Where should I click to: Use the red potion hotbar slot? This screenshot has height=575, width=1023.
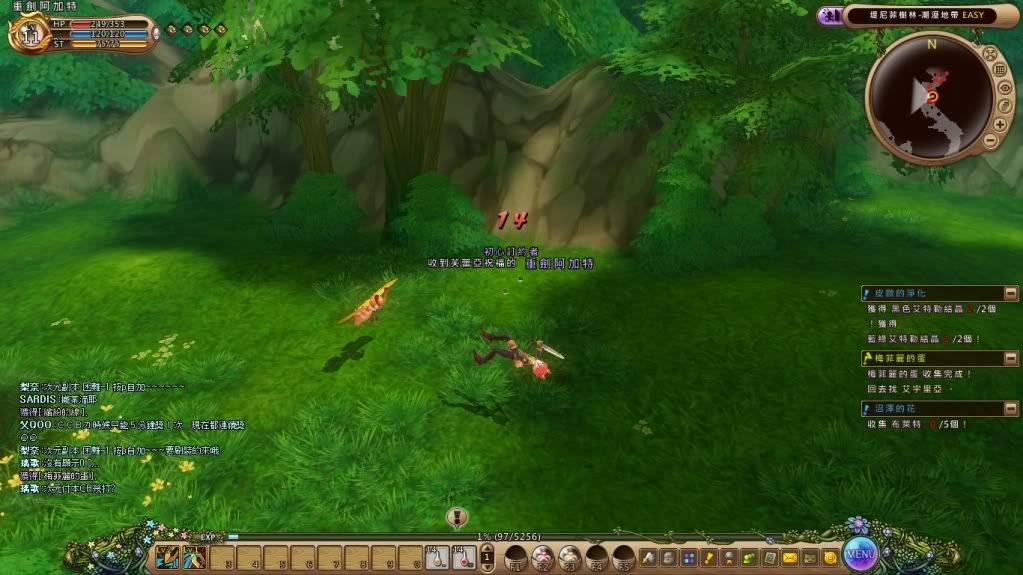click(463, 557)
